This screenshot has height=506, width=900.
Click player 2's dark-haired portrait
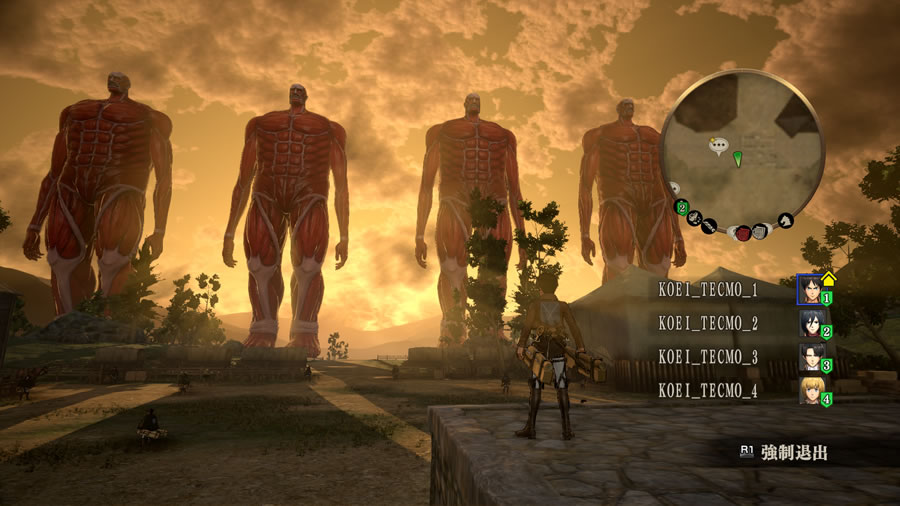coord(810,323)
